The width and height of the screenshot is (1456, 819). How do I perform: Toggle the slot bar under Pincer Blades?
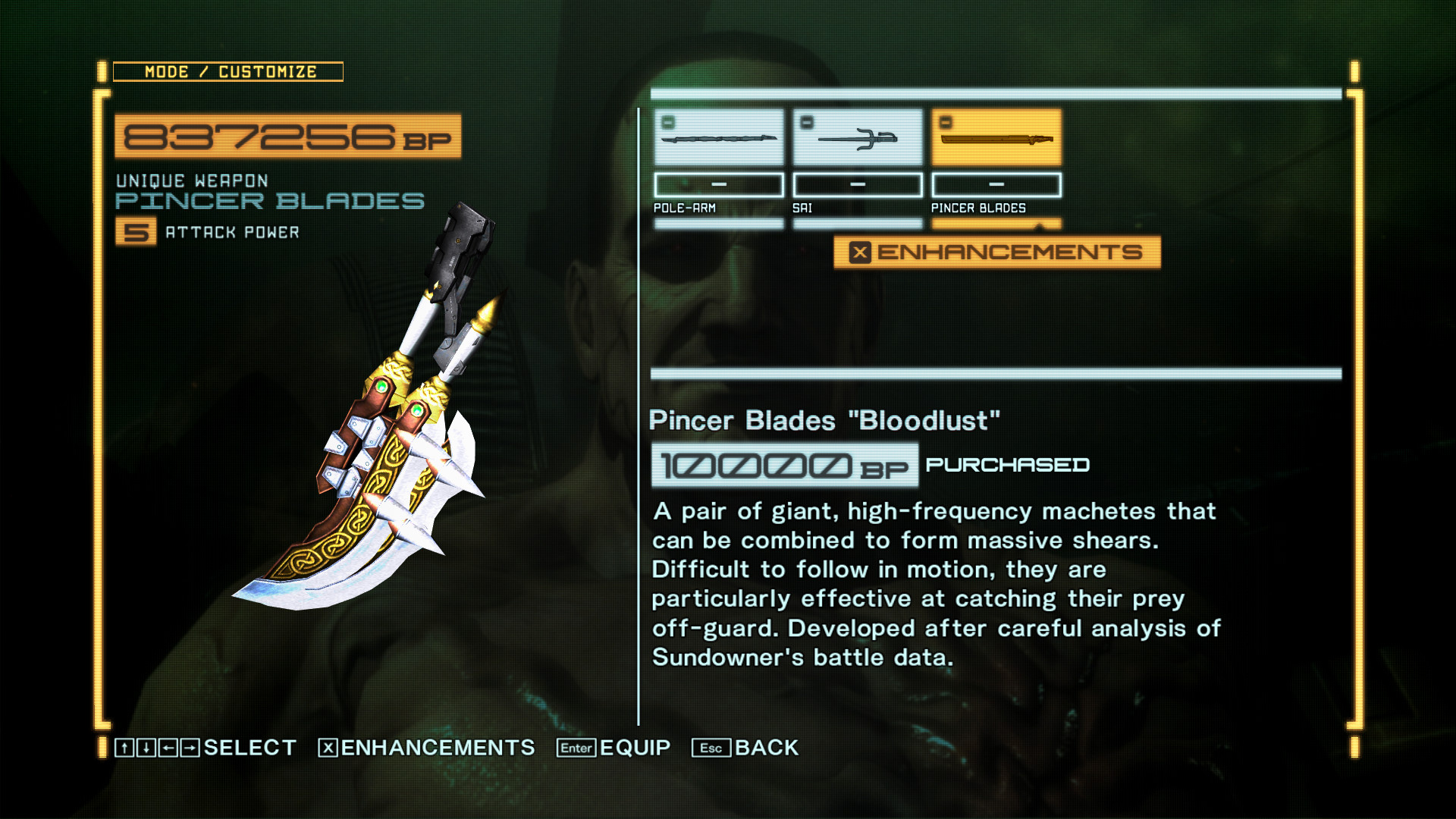click(996, 184)
